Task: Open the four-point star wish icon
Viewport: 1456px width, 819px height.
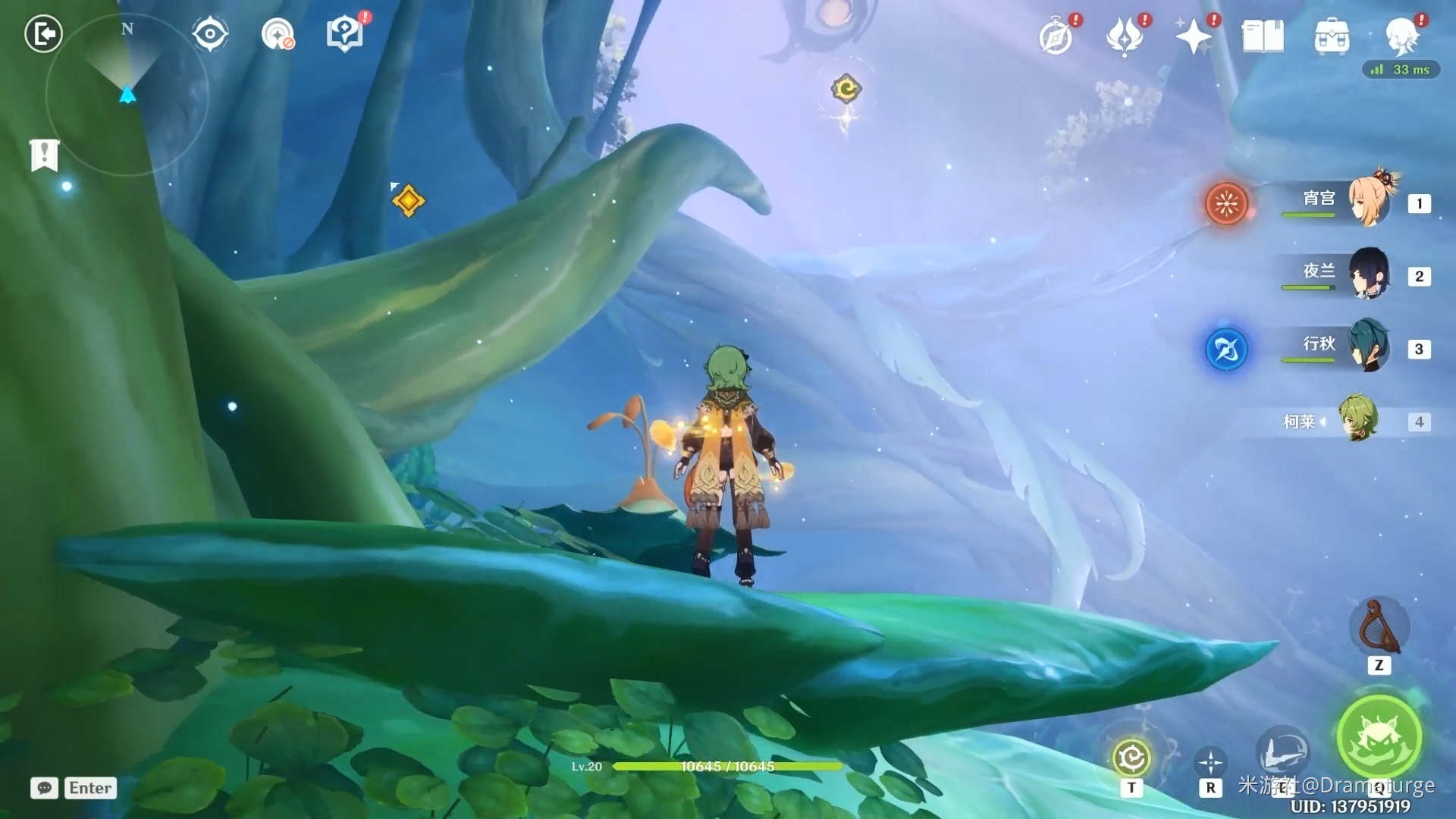Action: tap(1193, 36)
